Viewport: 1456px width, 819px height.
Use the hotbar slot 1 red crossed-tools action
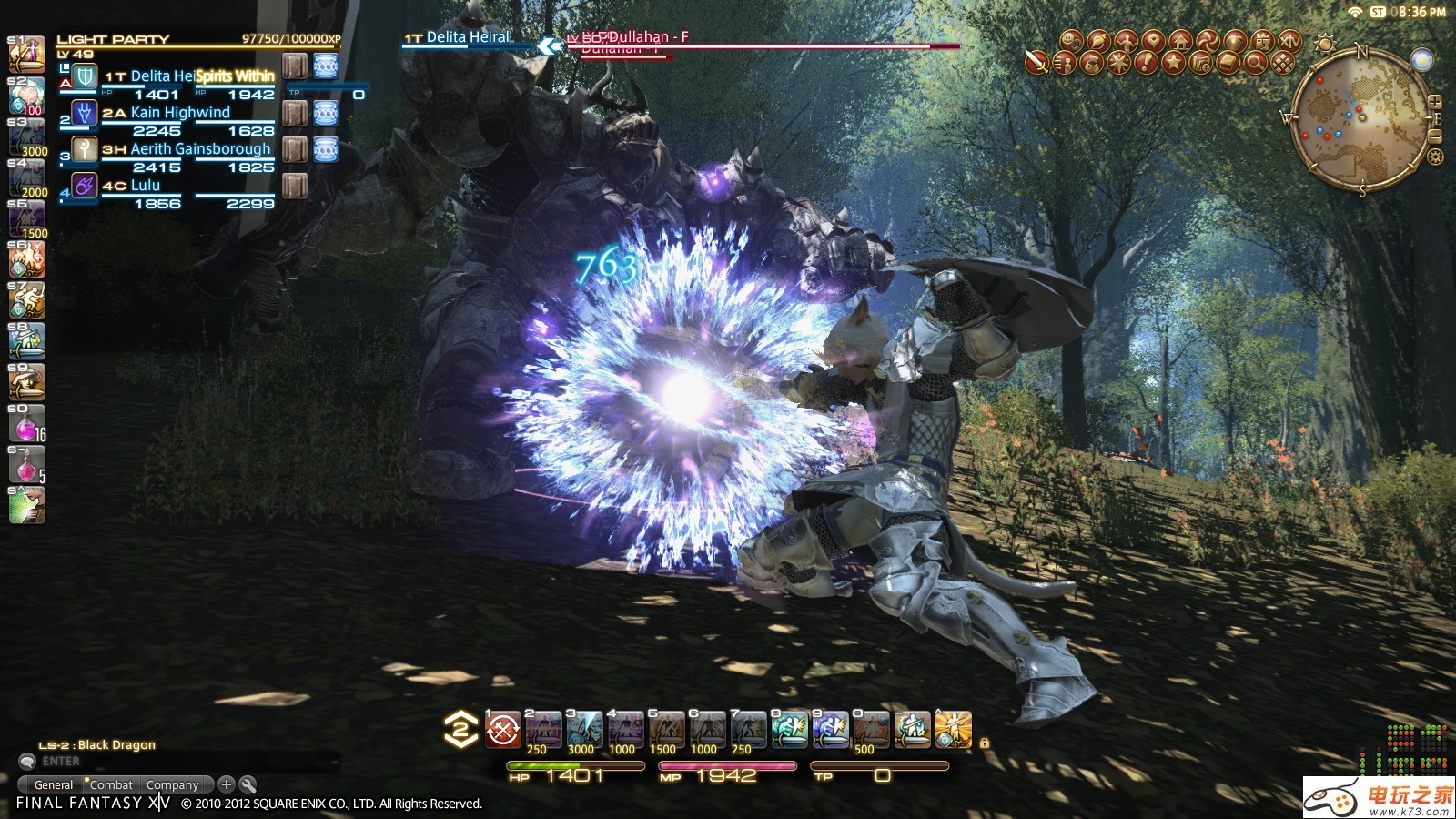(x=503, y=730)
